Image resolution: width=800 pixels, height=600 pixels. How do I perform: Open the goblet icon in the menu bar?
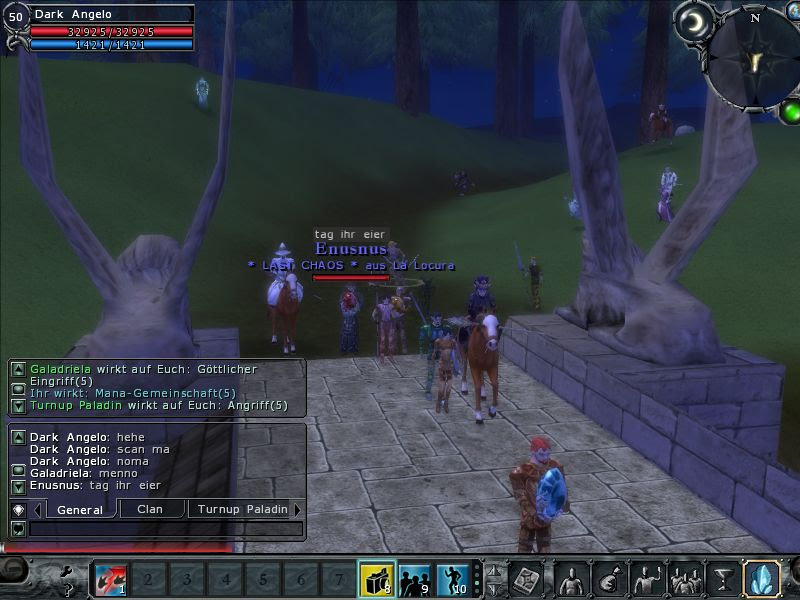click(x=722, y=578)
